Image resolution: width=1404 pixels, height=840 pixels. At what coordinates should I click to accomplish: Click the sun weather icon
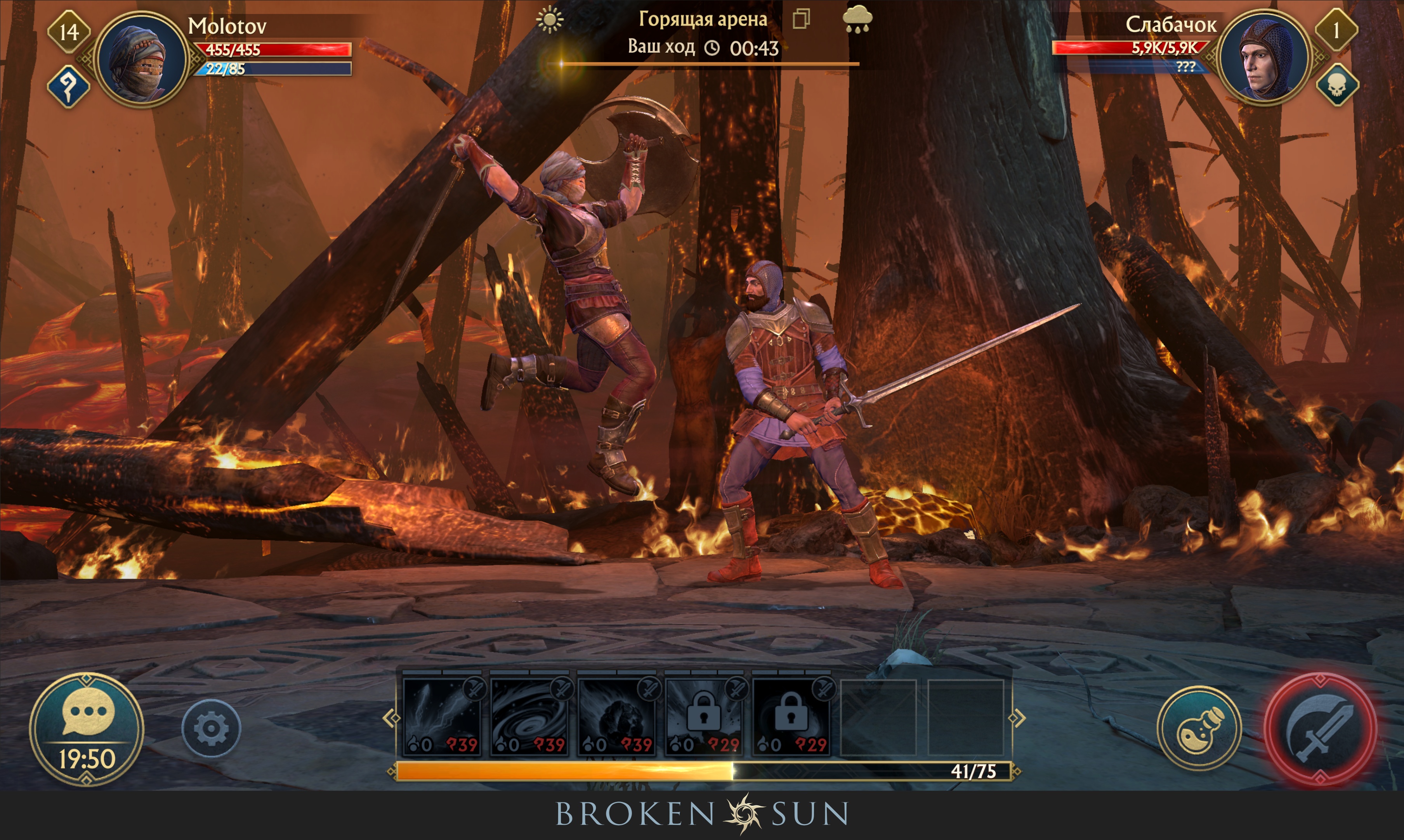click(x=550, y=20)
